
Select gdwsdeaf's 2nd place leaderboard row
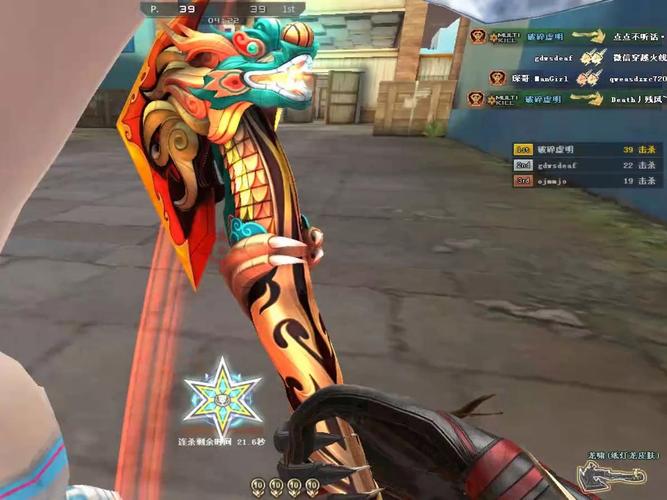tap(586, 165)
